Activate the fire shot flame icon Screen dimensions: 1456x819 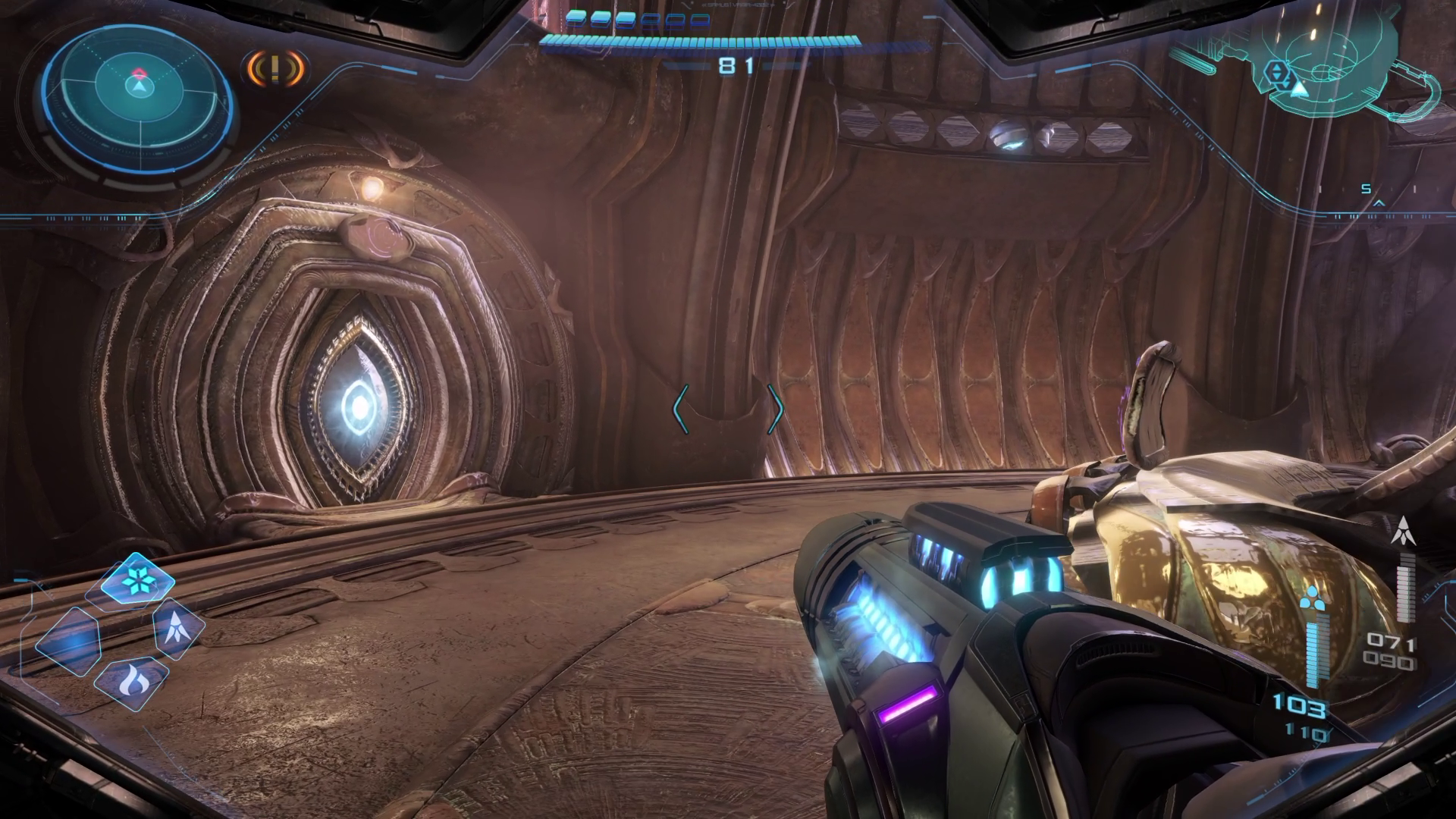point(131,681)
